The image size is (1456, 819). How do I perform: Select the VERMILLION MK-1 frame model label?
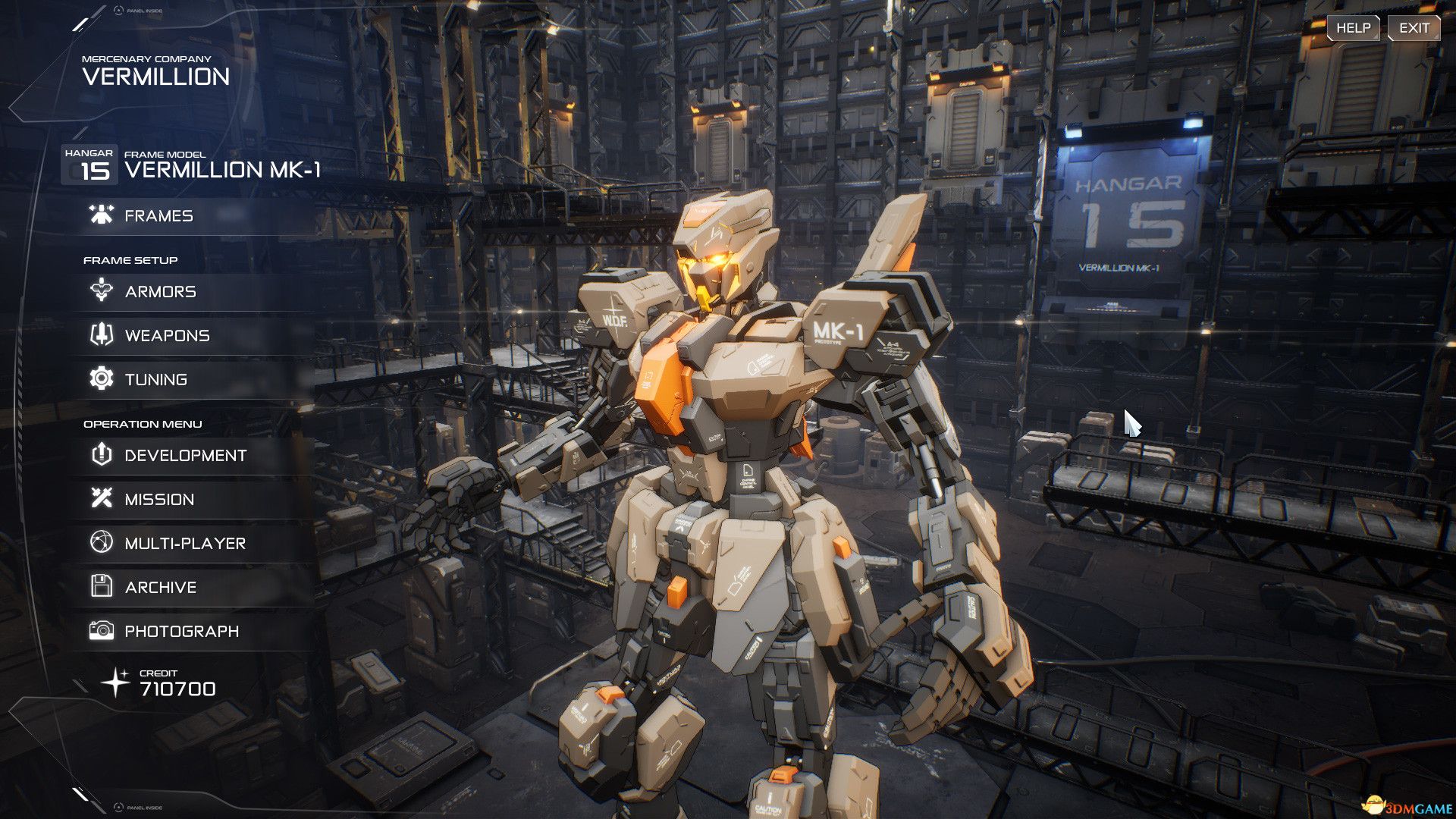[x=224, y=170]
